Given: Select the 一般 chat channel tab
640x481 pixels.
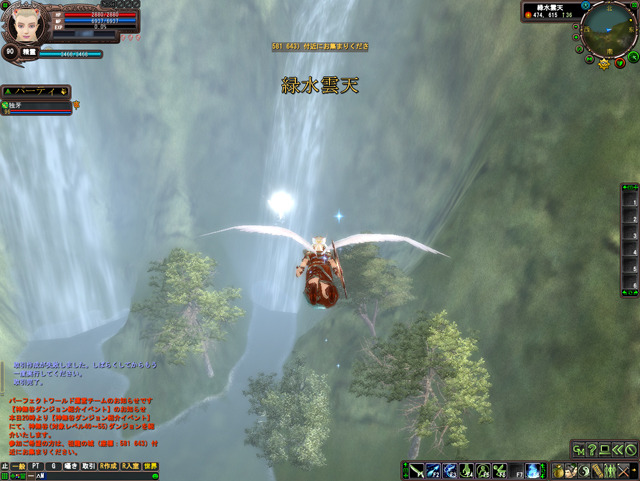Looking at the screenshot, I should click(x=18, y=466).
